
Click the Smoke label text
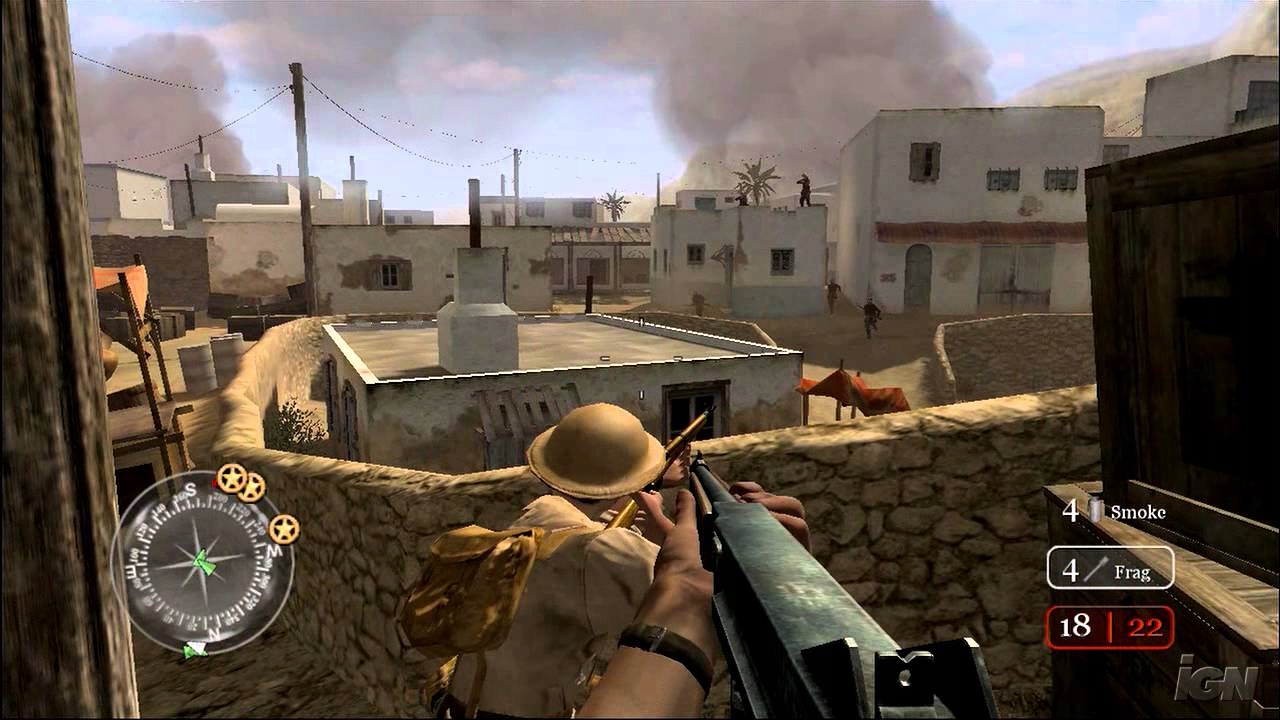tap(1138, 512)
